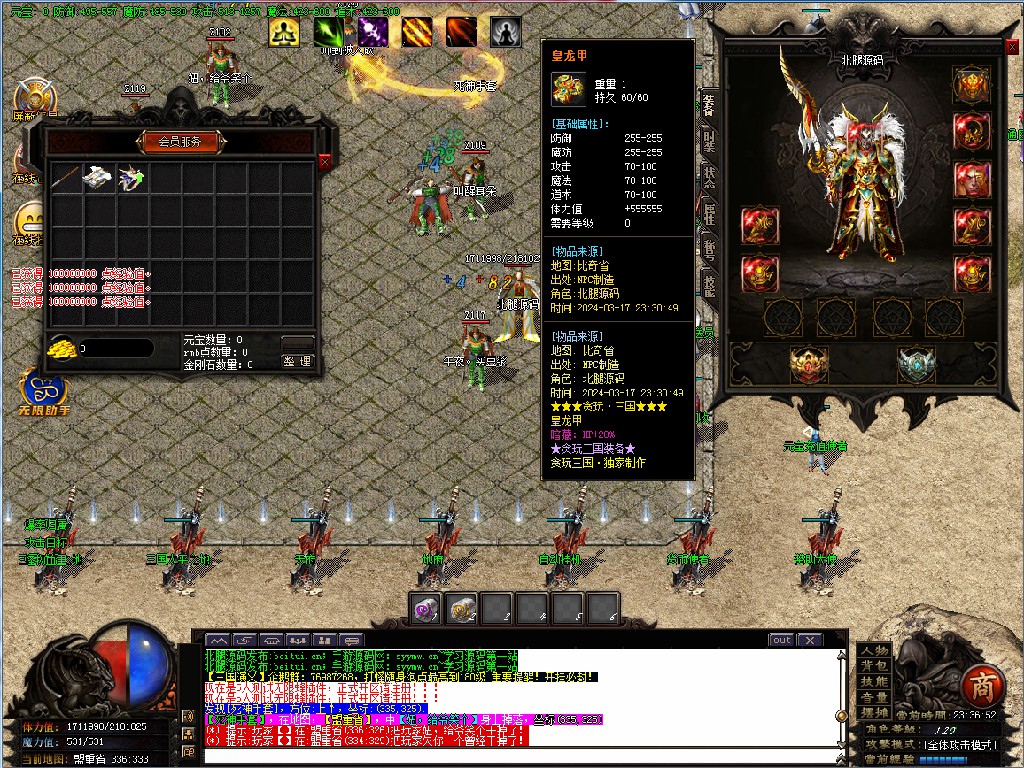Select the staff item in the bag

66,178
